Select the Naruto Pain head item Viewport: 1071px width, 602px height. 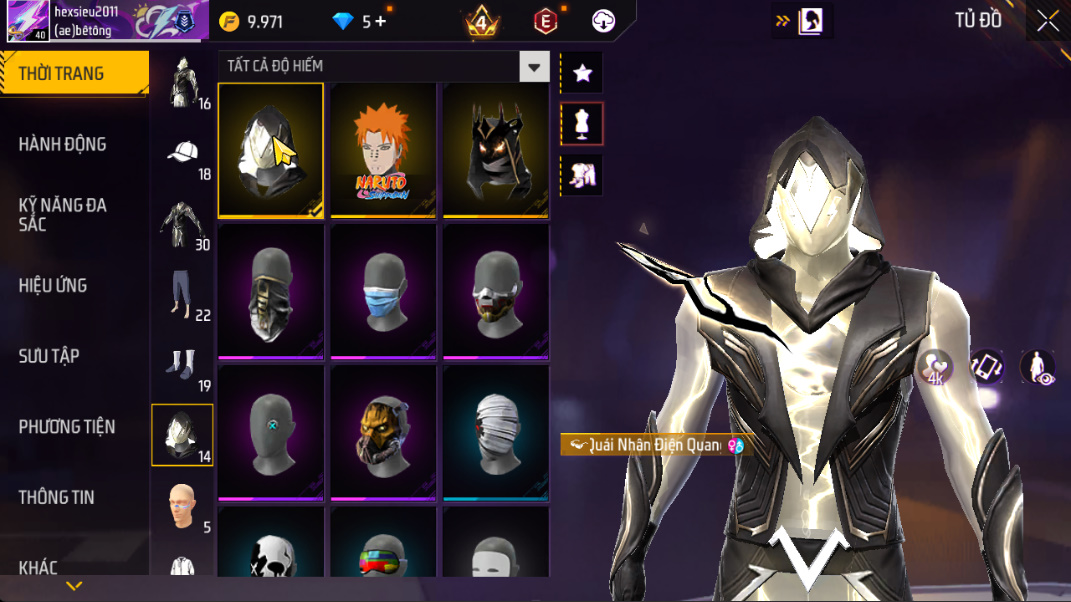pyautogui.click(x=384, y=149)
